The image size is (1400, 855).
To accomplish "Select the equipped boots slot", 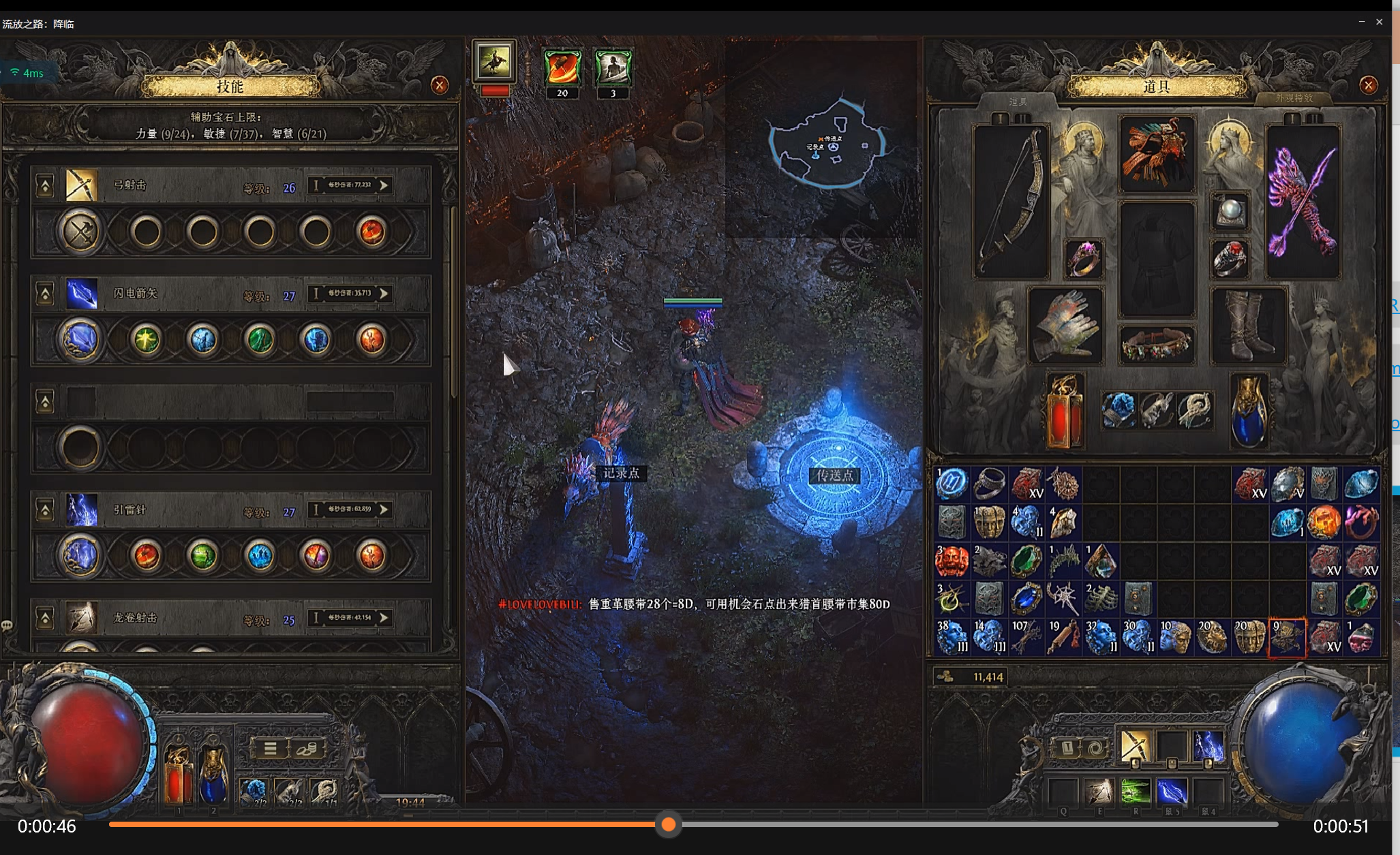I will pos(1247,324).
